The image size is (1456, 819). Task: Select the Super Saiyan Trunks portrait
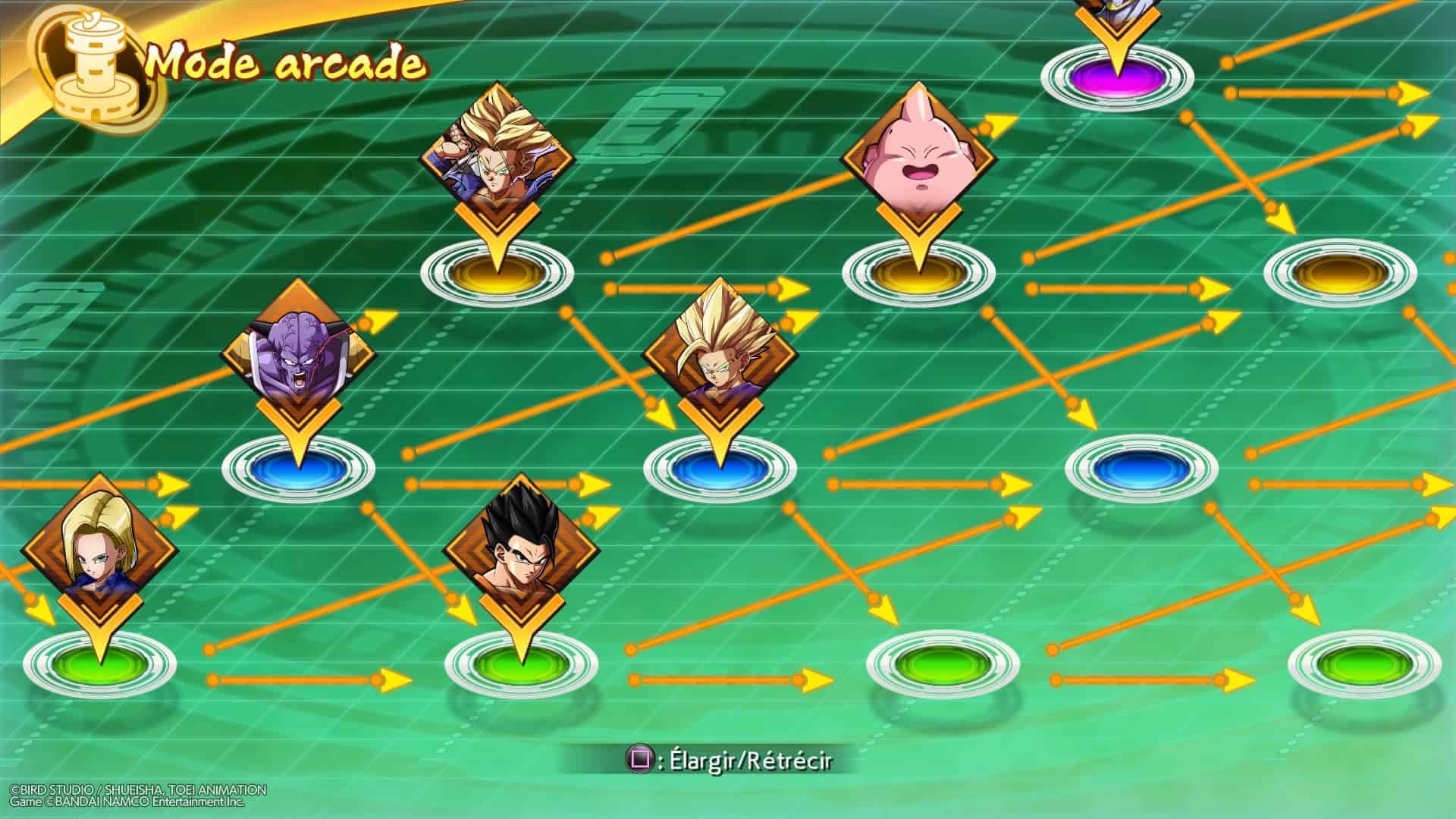click(x=497, y=158)
